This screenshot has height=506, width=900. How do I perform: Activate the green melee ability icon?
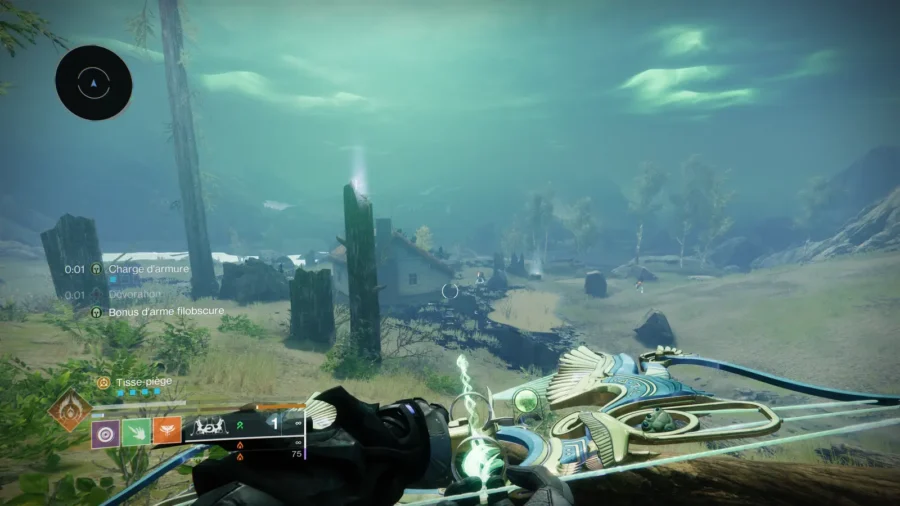tap(136, 434)
